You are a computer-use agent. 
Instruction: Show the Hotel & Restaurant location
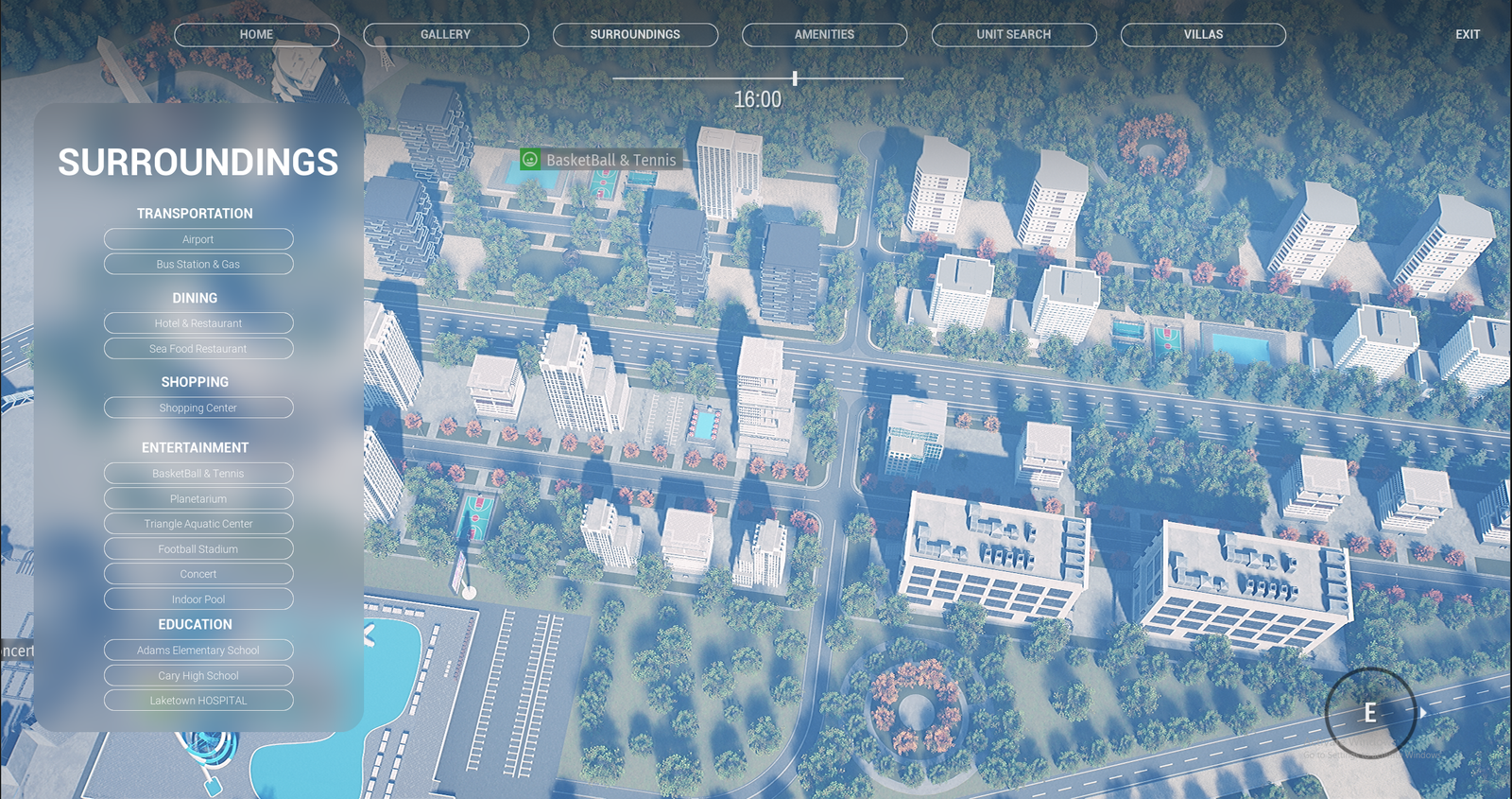click(x=198, y=323)
